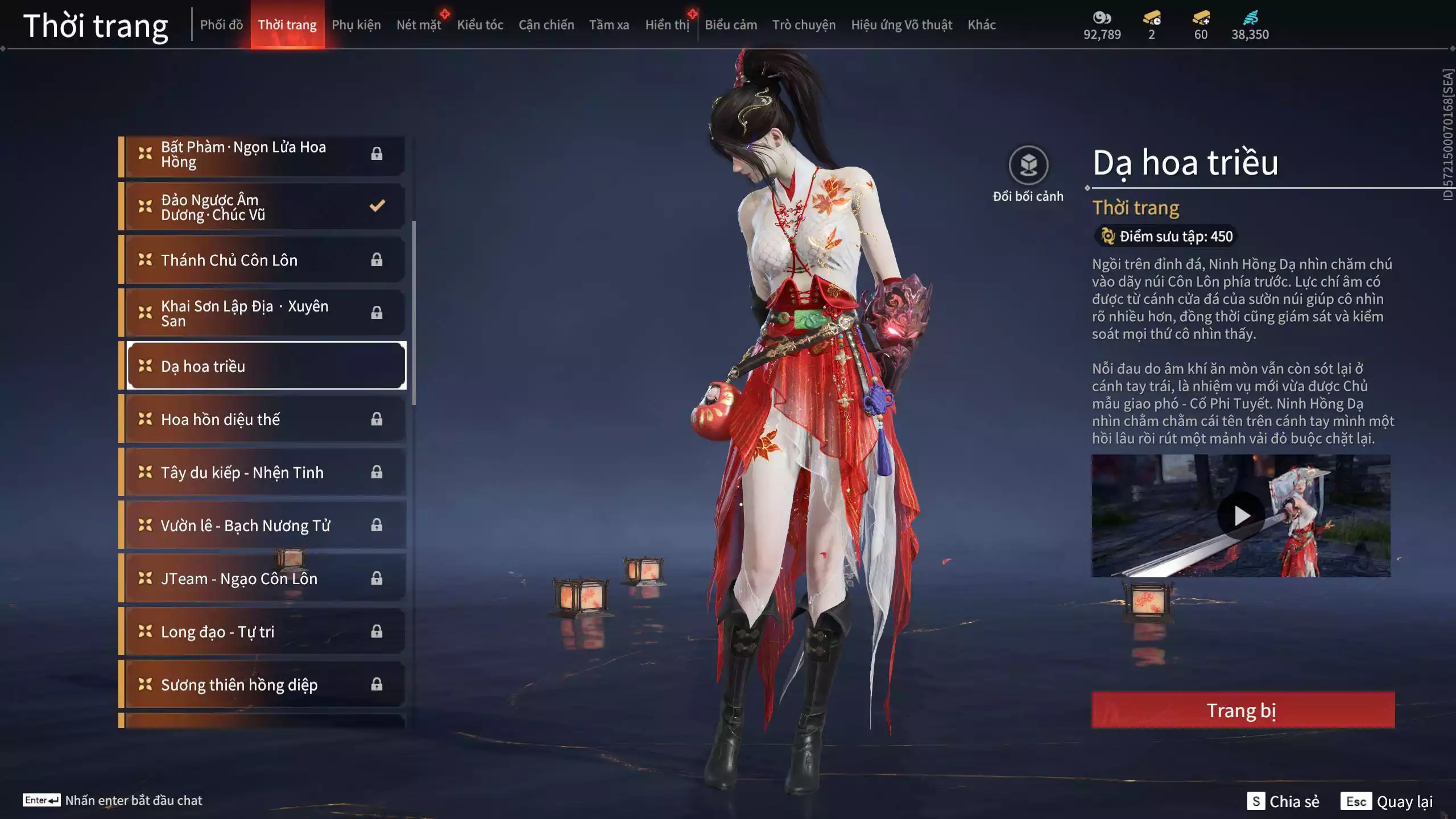1456x819 pixels.
Task: Switch to Kiểu tóc tab
Action: 480,25
